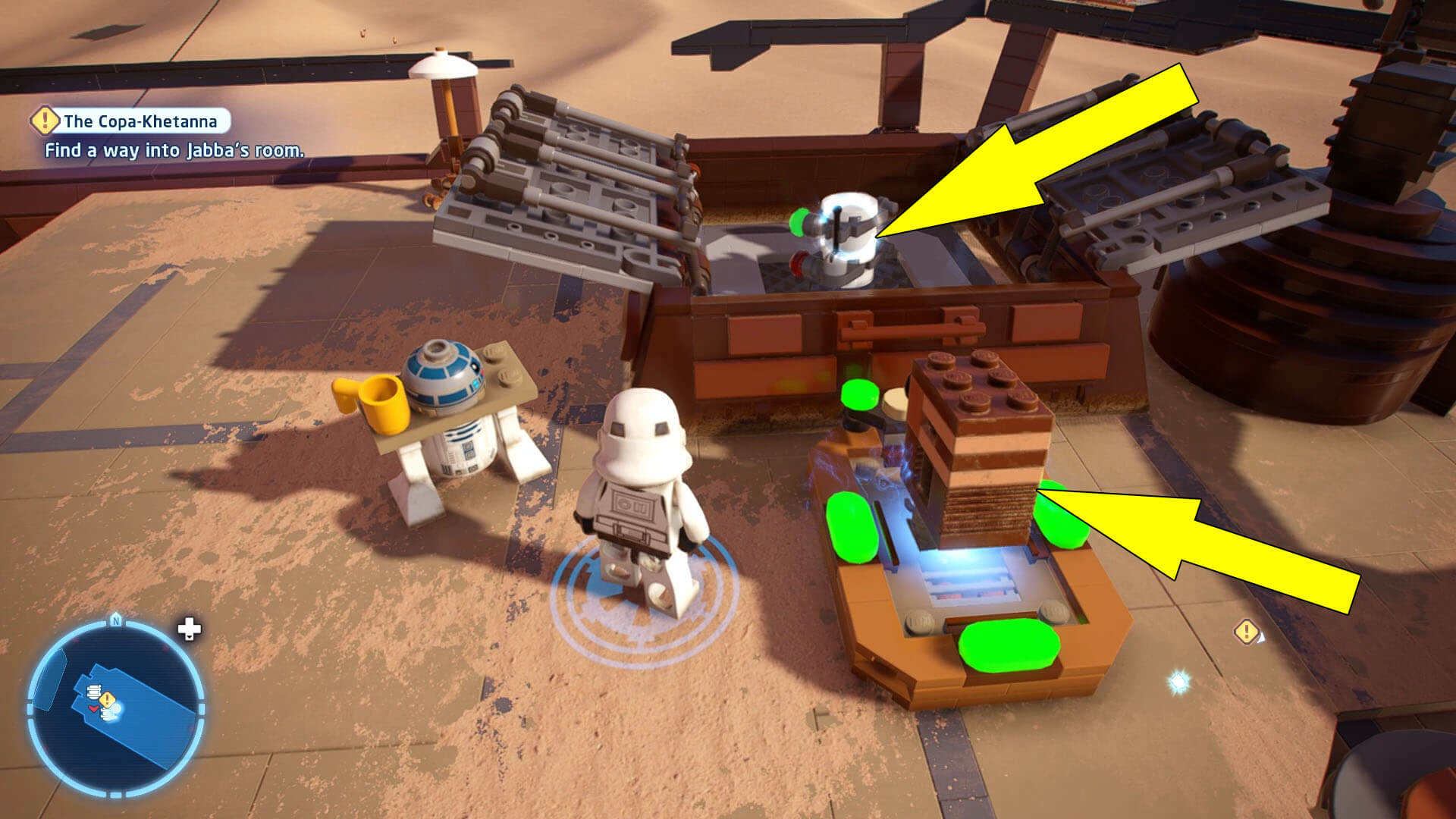Image resolution: width=1456 pixels, height=819 pixels.
Task: Click the red player chevron on the minimap
Action: 94,708
